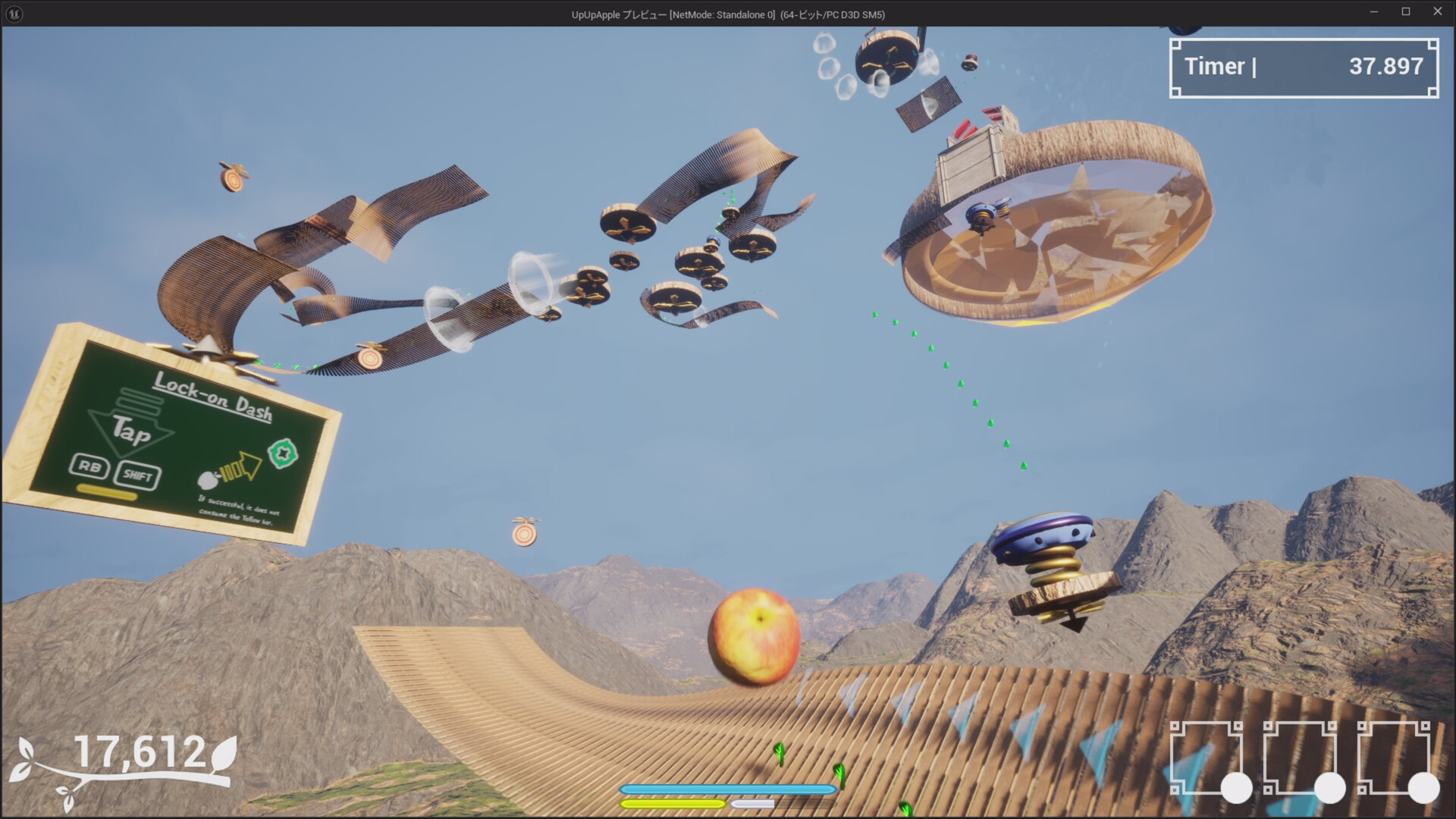Image resolution: width=1456 pixels, height=819 pixels.
Task: Click the Unreal Engine logo in the title bar
Action: (x=11, y=13)
